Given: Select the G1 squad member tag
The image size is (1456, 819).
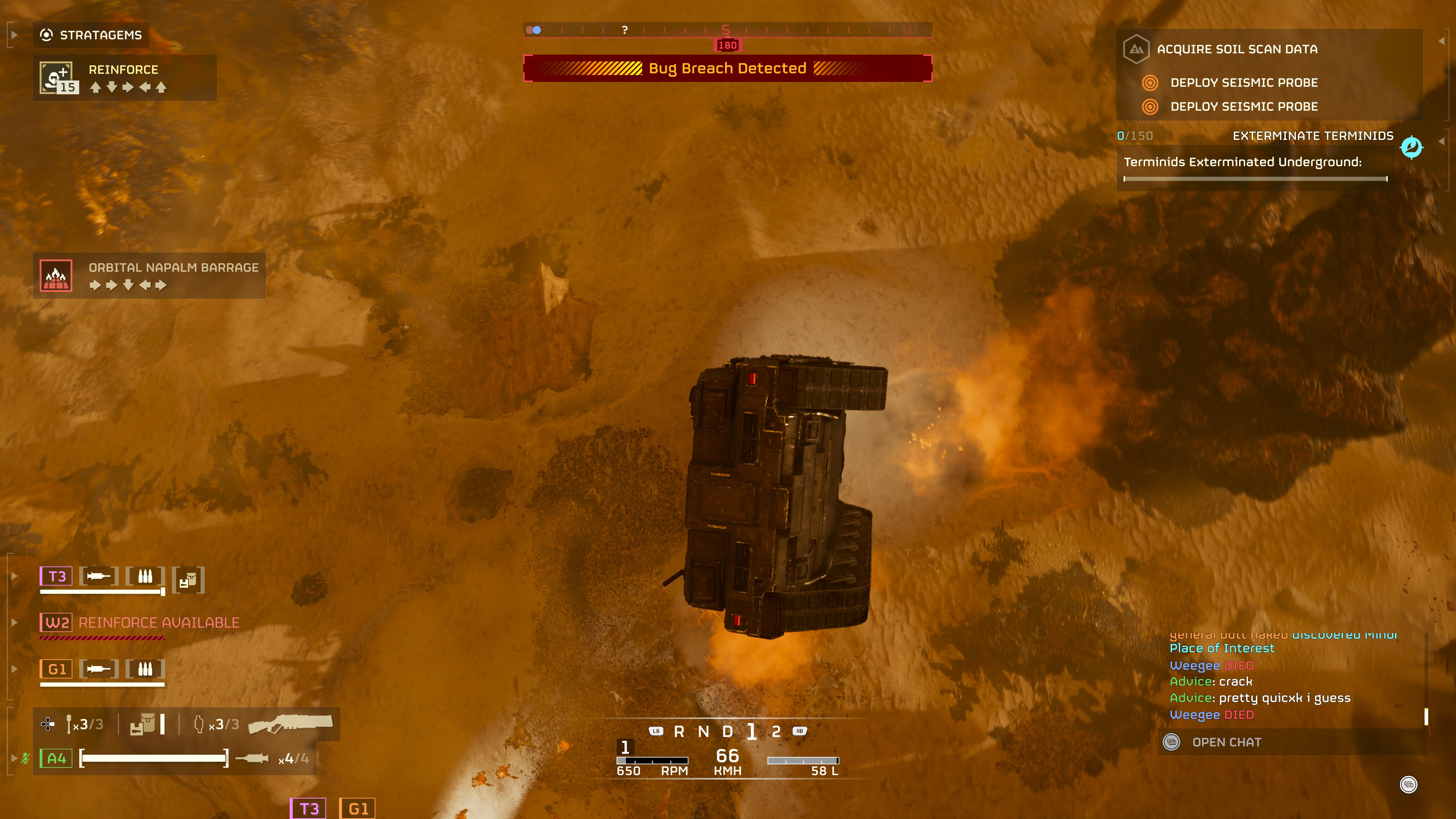Looking at the screenshot, I should 56,669.
